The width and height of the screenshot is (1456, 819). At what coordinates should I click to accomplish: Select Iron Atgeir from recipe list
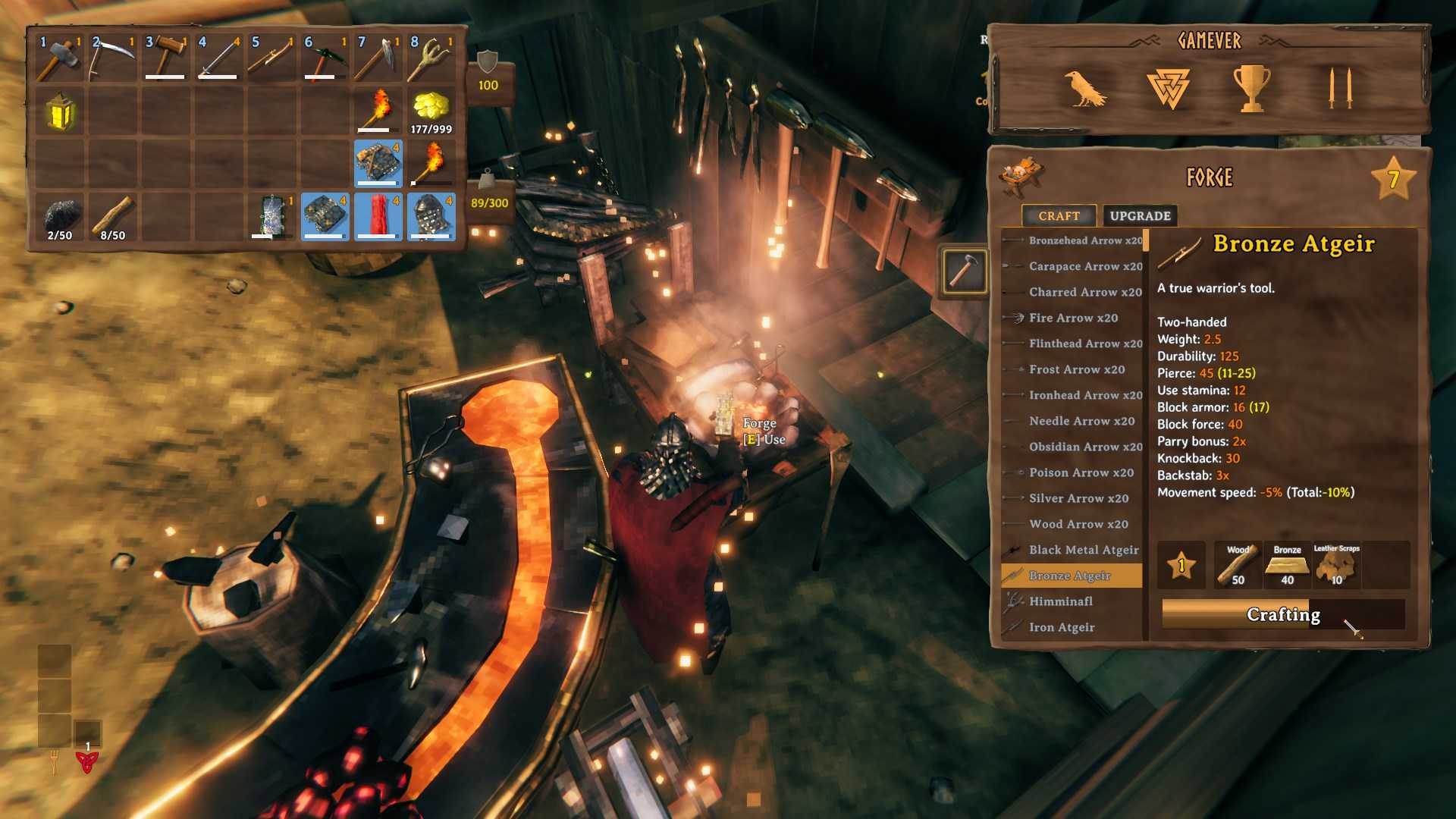tap(1061, 627)
